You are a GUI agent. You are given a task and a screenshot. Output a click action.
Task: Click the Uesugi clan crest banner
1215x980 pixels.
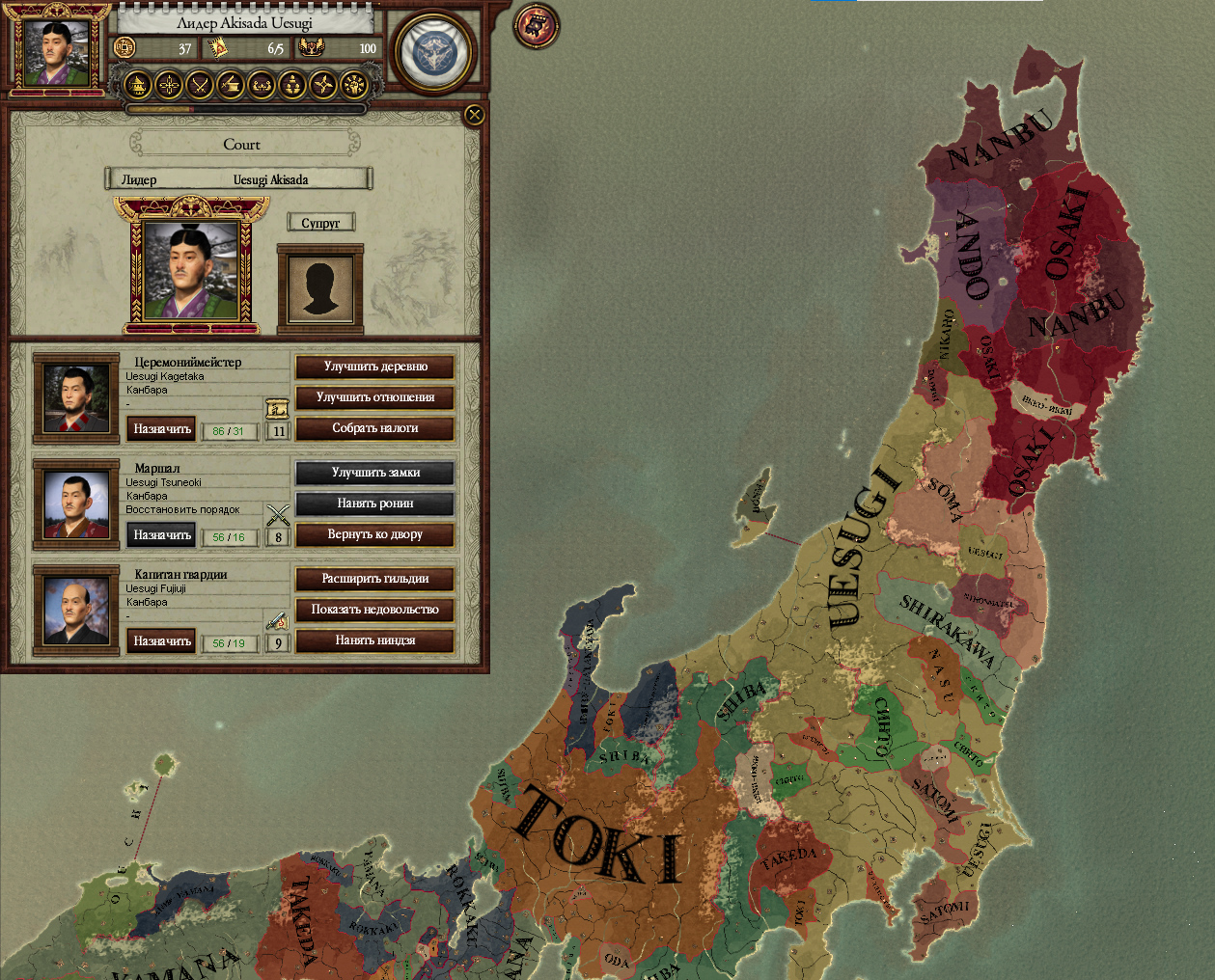tap(433, 53)
